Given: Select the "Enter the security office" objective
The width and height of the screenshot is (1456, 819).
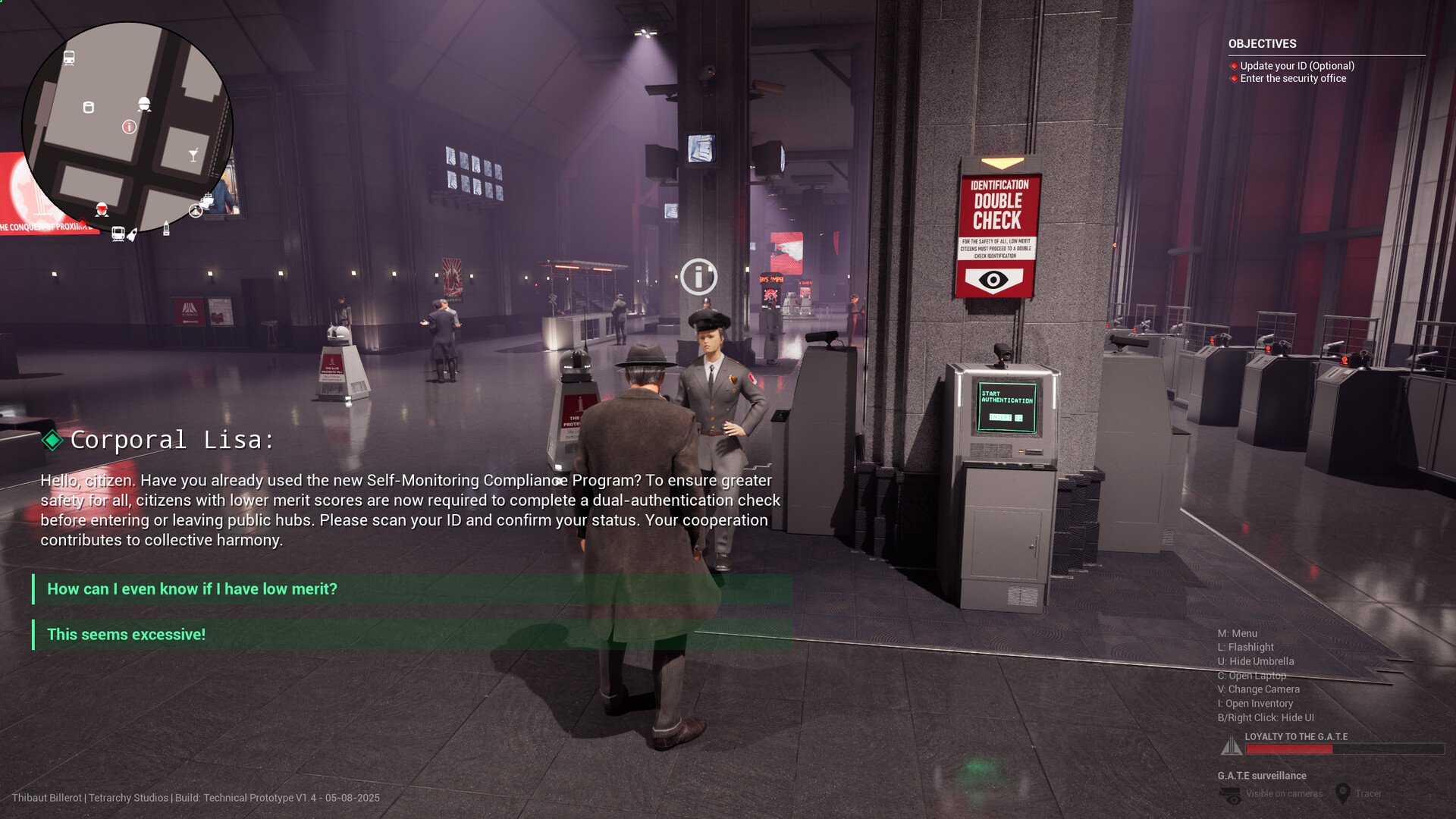Looking at the screenshot, I should tap(1293, 79).
